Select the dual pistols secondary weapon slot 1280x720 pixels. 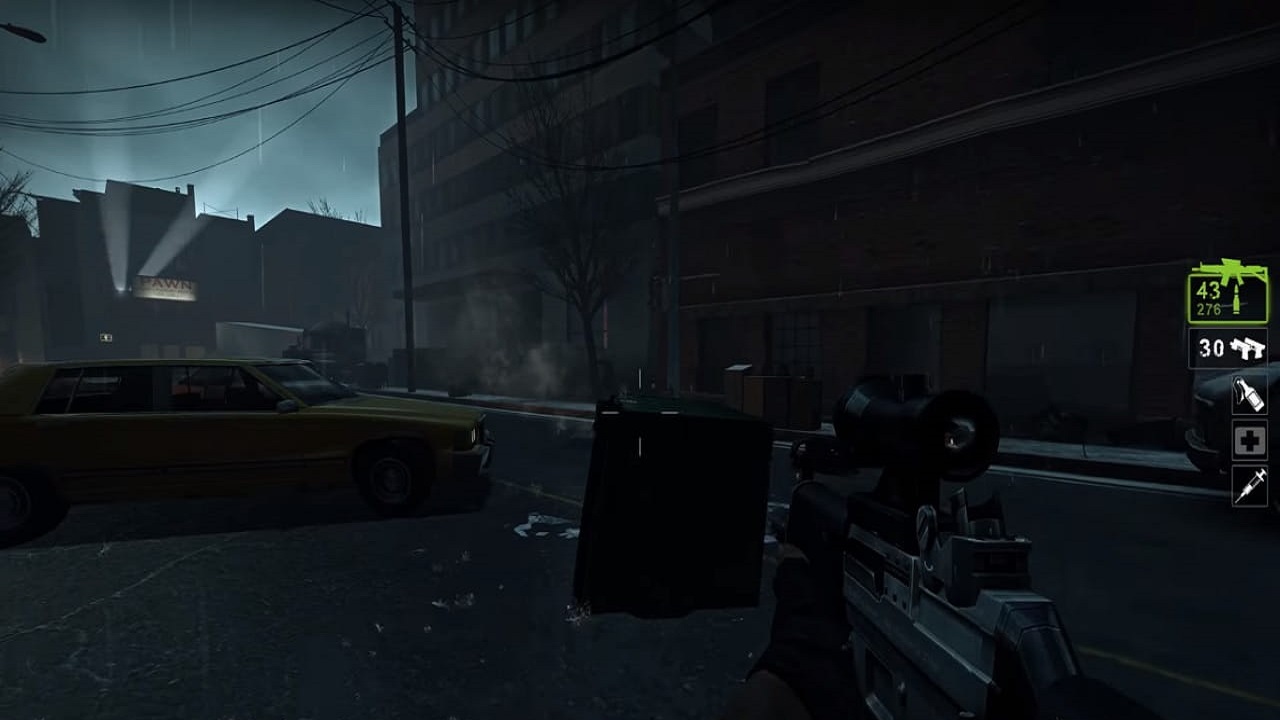(1230, 347)
